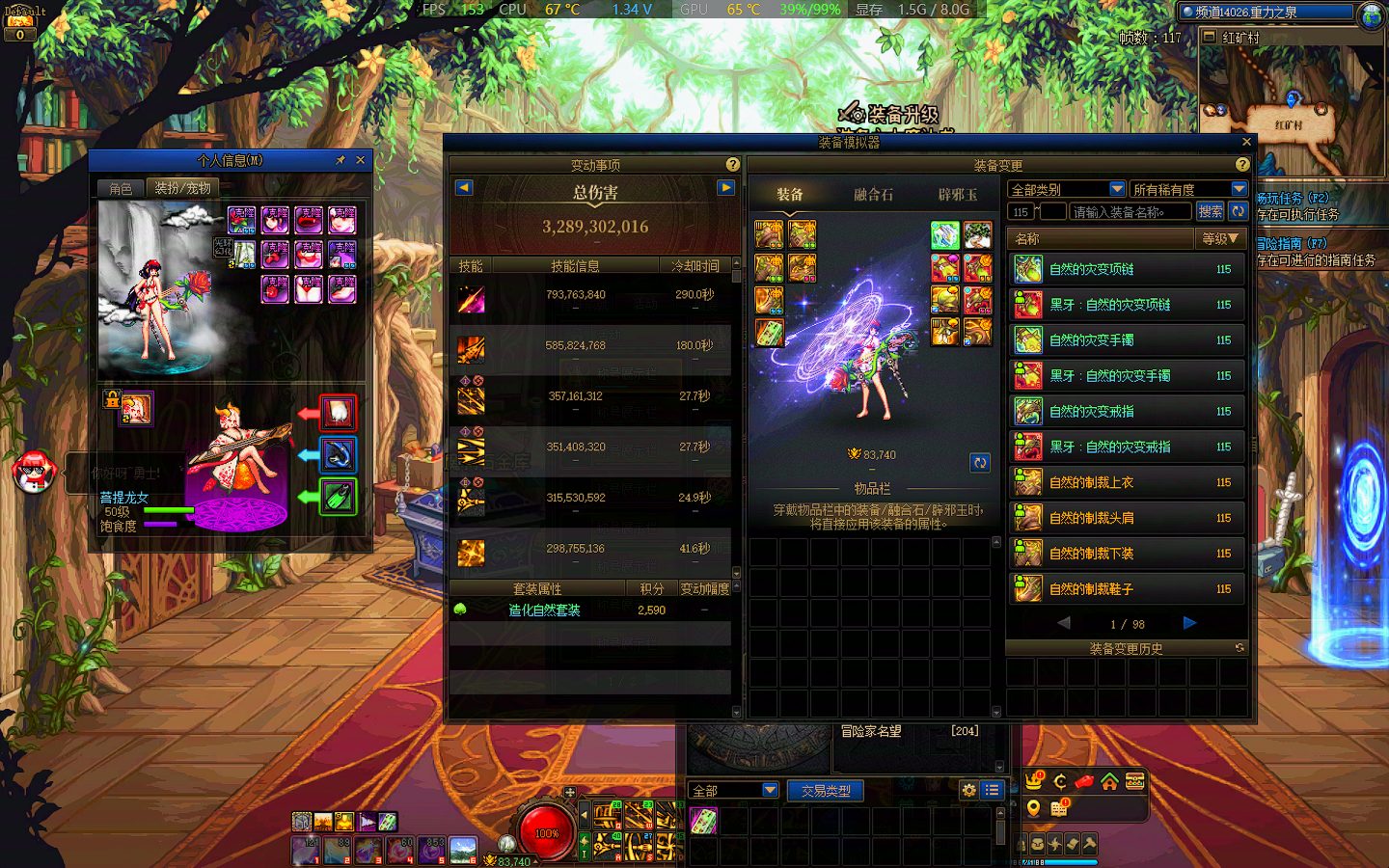Close the 个人信息 panel
Image resolution: width=1389 pixels, height=868 pixels.
click(361, 160)
